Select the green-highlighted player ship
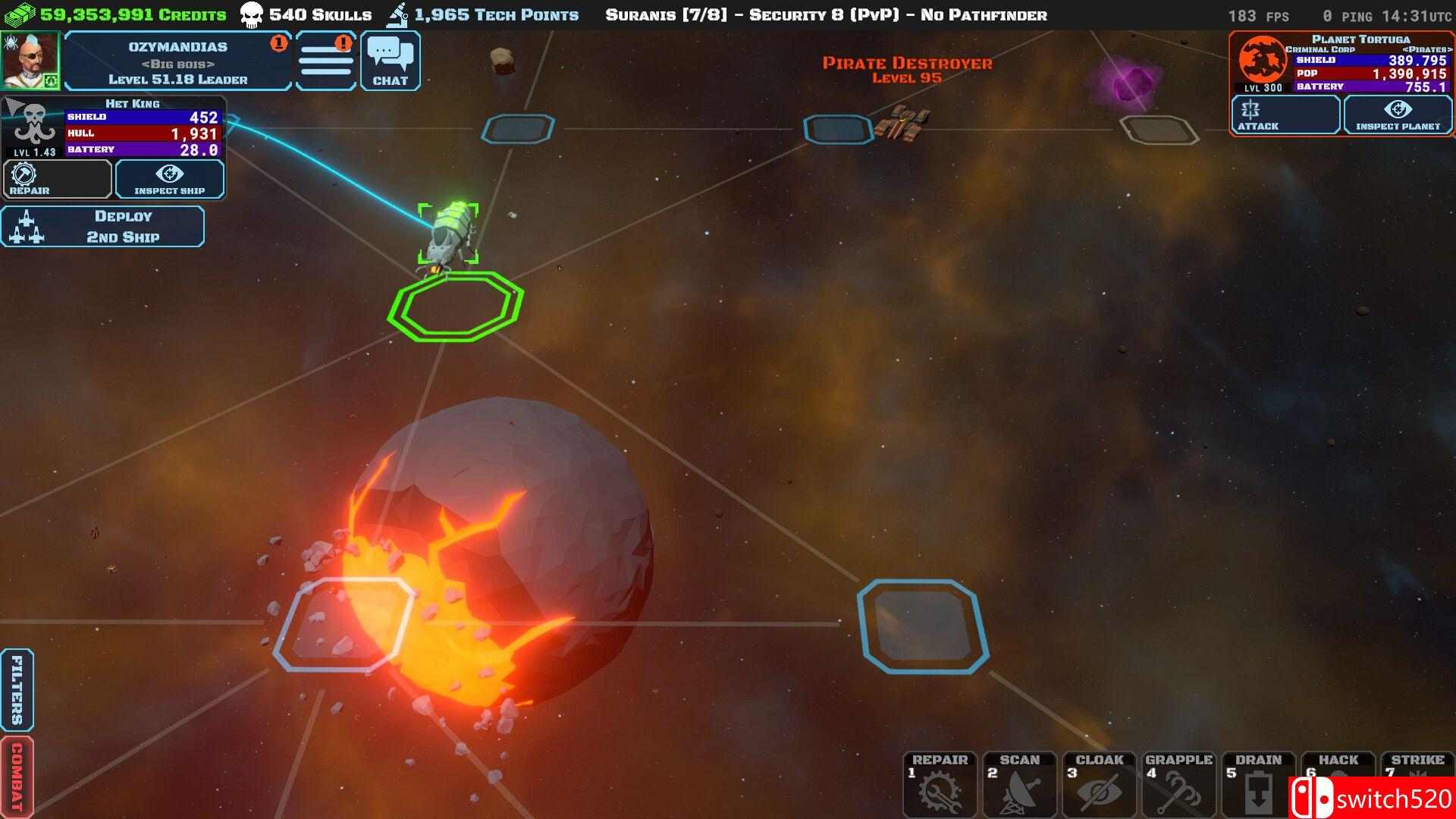The width and height of the screenshot is (1456, 819). [x=448, y=232]
